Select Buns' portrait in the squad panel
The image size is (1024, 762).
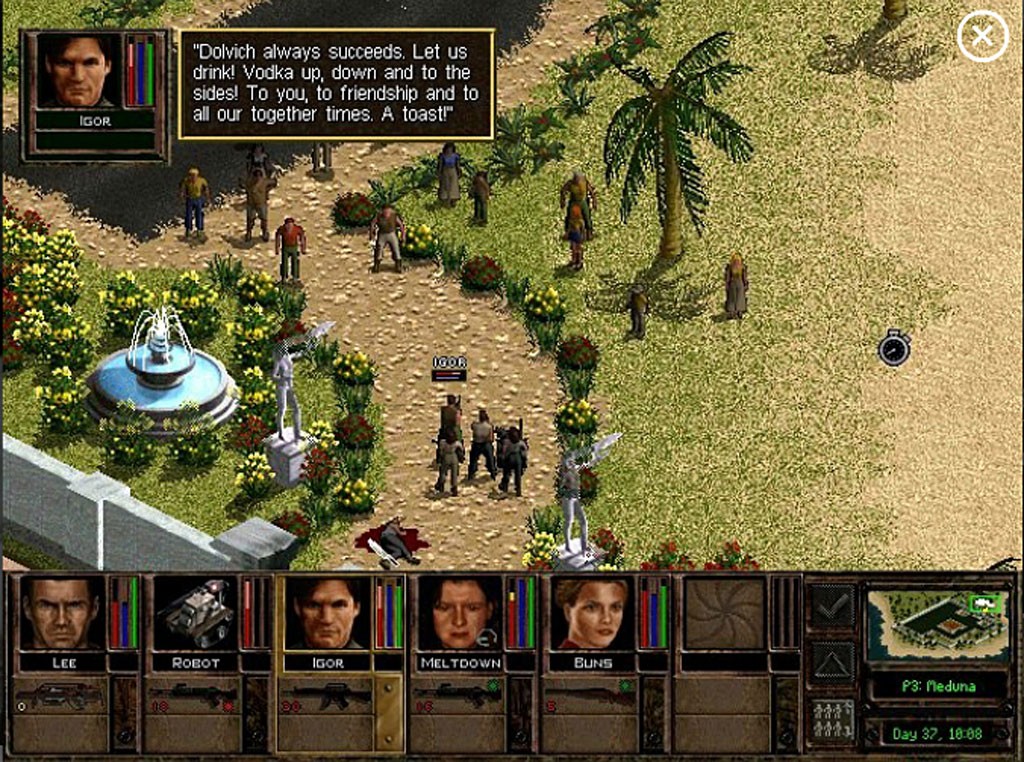pos(592,613)
